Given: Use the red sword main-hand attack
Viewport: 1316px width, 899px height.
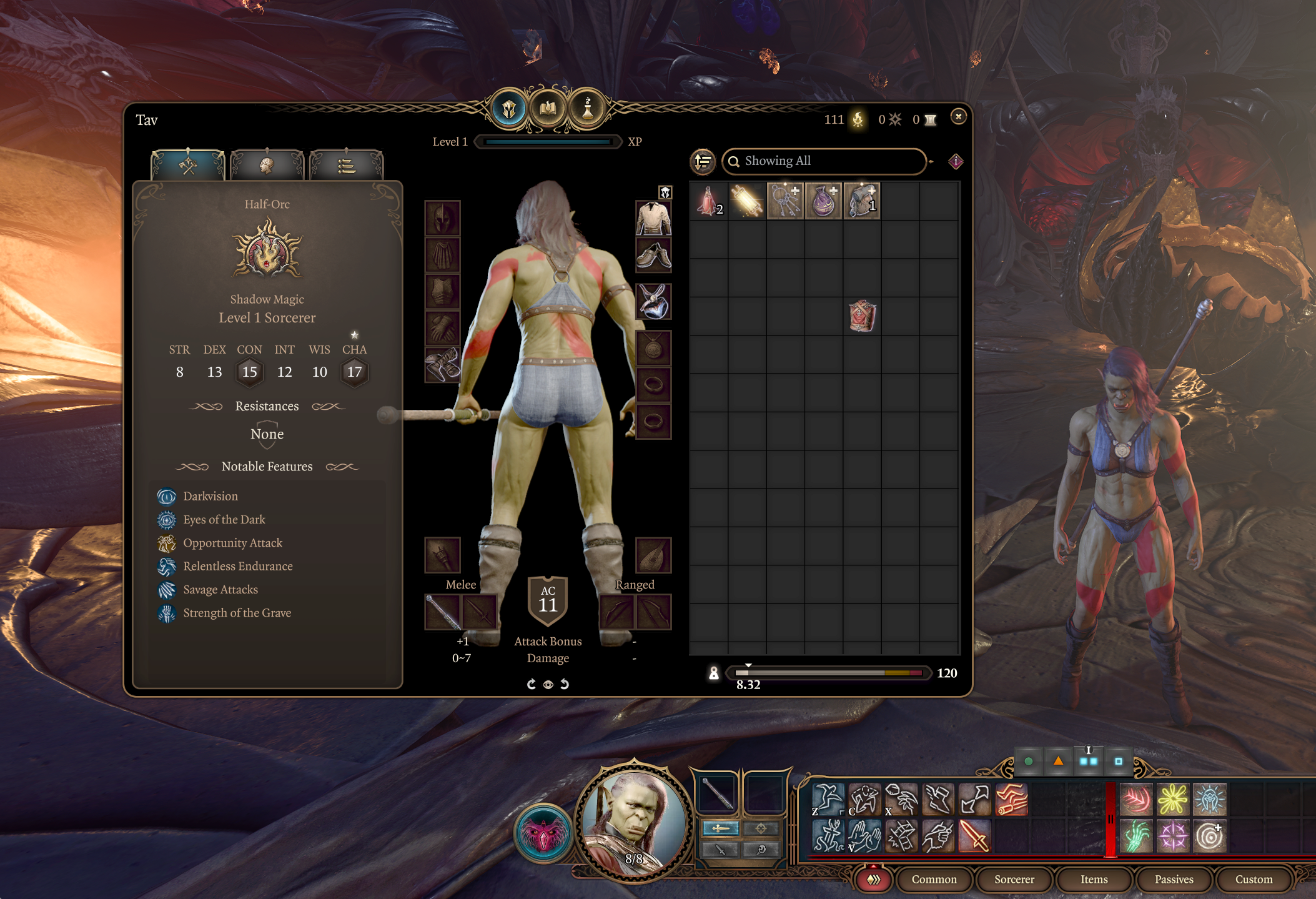Looking at the screenshot, I should (974, 836).
